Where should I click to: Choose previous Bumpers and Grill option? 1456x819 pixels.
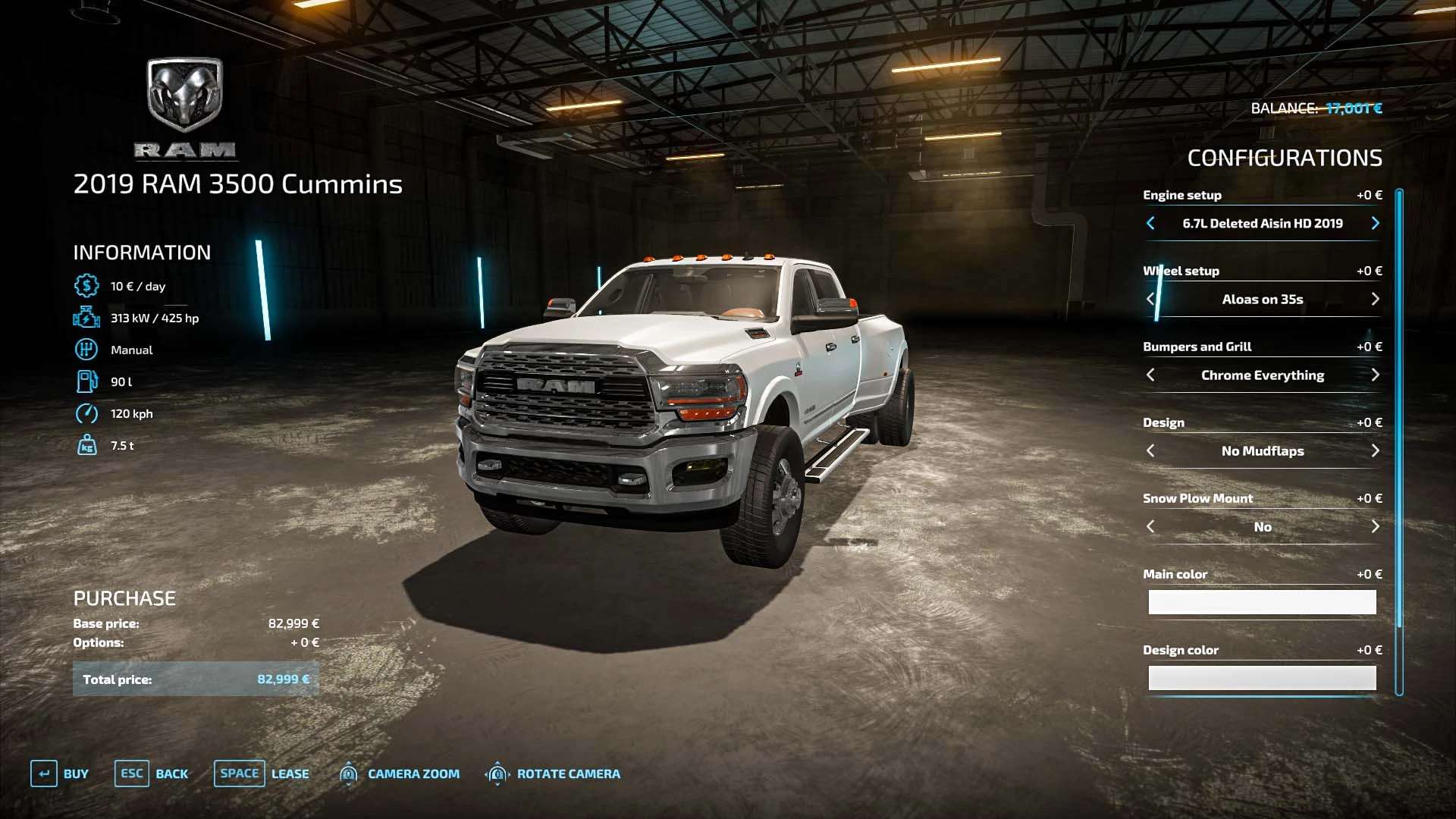(1150, 375)
